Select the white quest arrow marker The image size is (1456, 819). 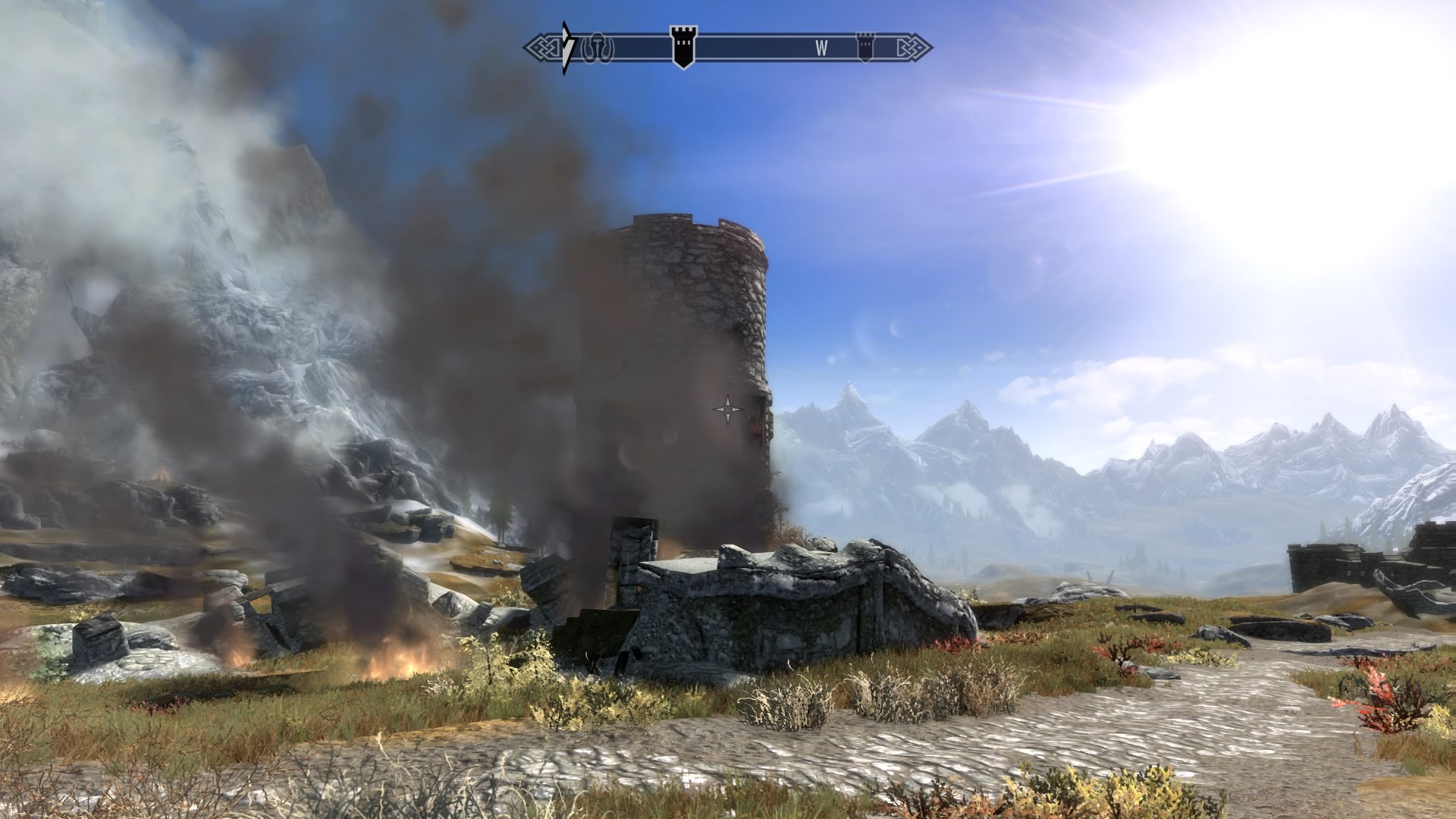click(x=567, y=48)
